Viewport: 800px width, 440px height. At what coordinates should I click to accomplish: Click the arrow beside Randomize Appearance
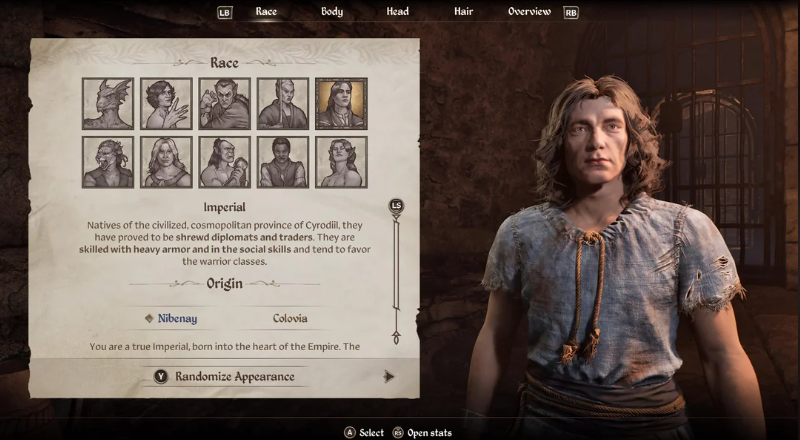[389, 376]
